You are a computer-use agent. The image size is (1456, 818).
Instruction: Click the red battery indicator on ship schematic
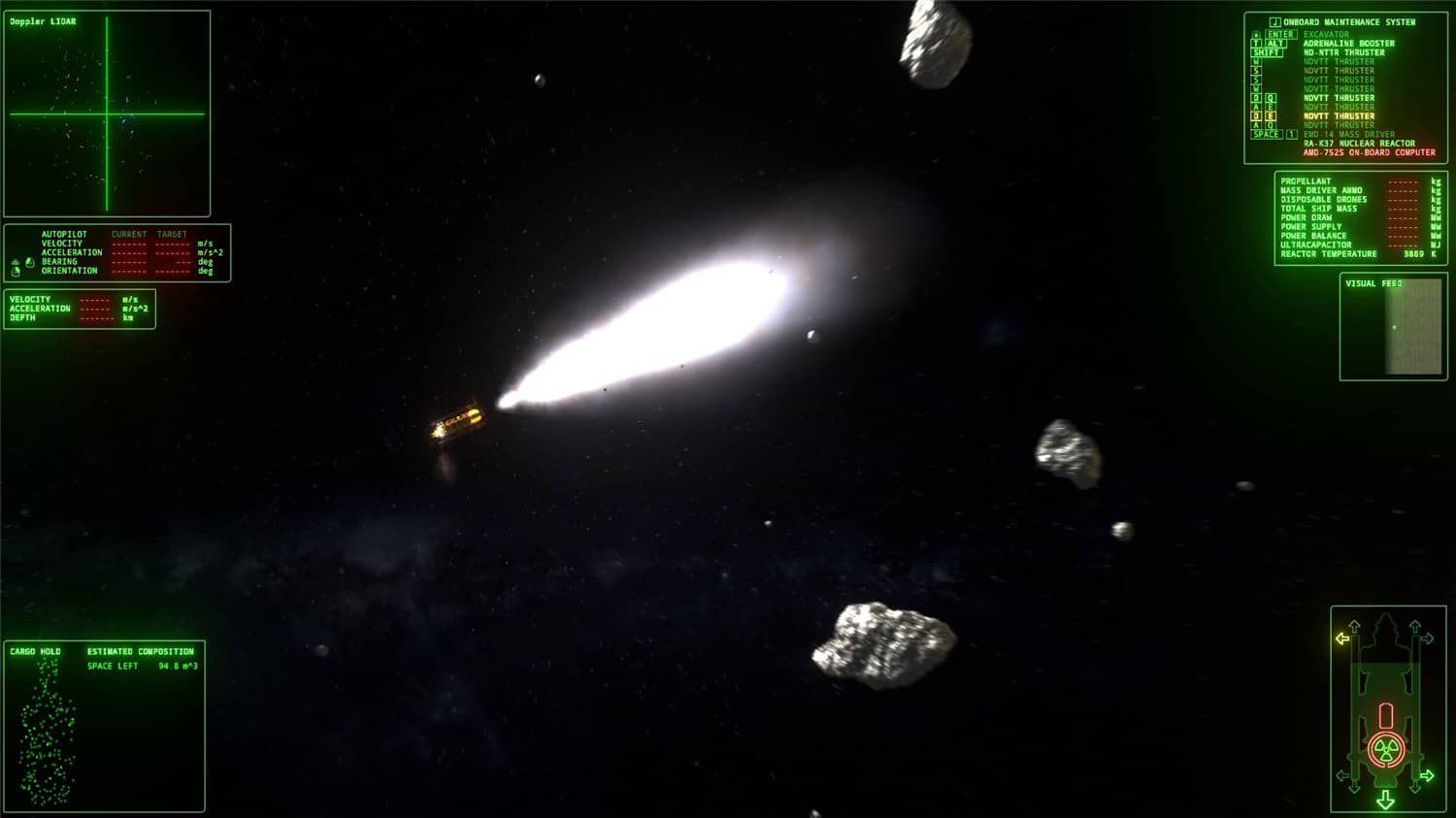pyautogui.click(x=1386, y=716)
